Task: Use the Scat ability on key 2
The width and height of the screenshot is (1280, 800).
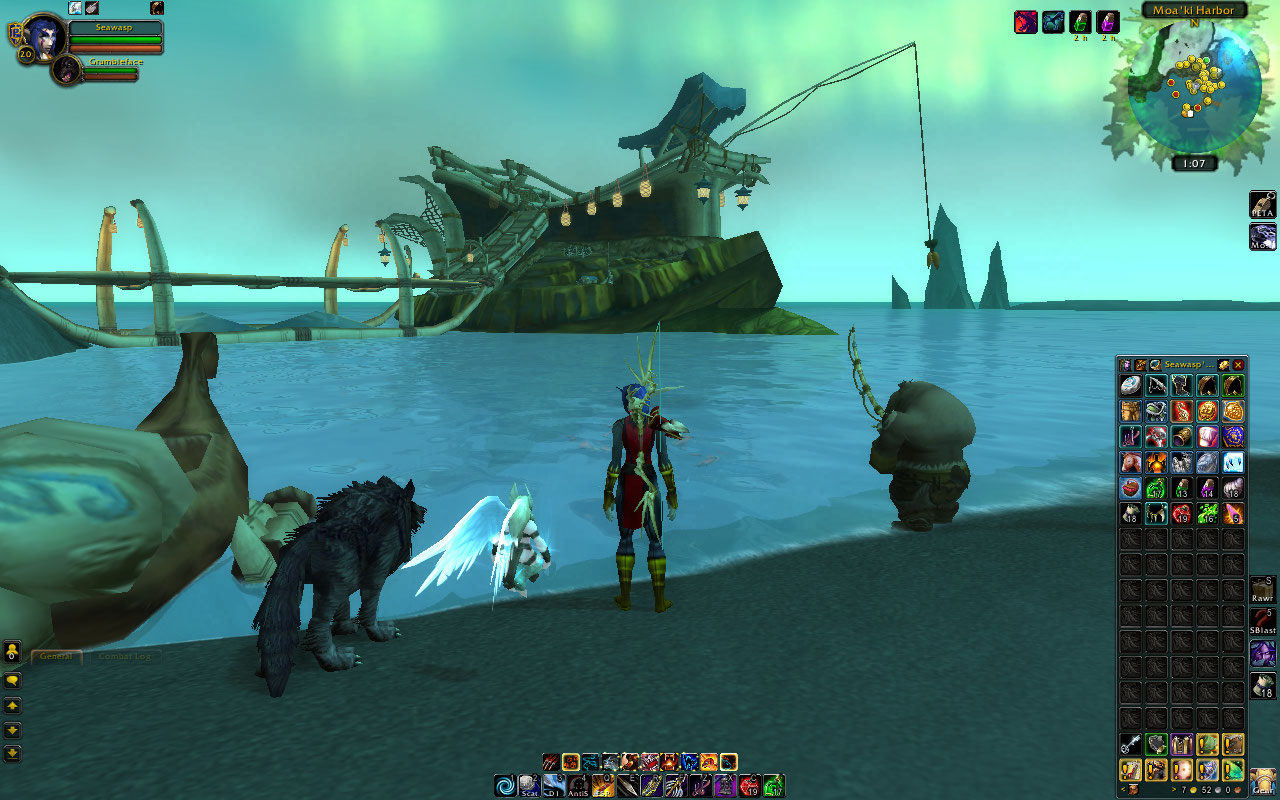Action: coord(530,786)
